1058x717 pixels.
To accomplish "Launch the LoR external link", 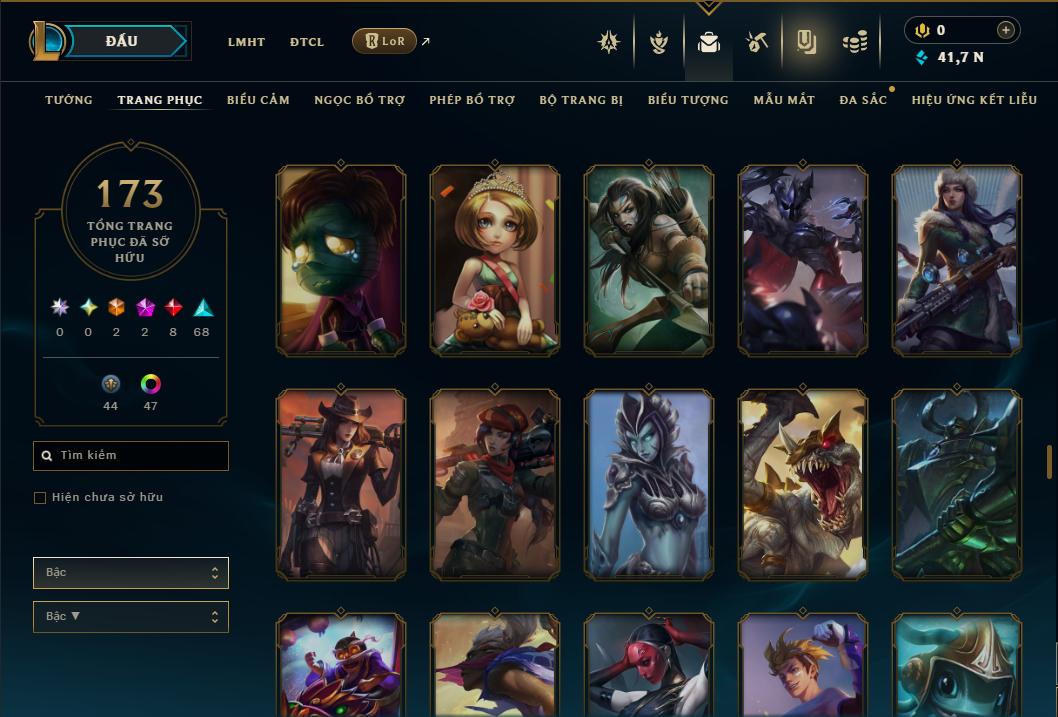I will pos(385,41).
